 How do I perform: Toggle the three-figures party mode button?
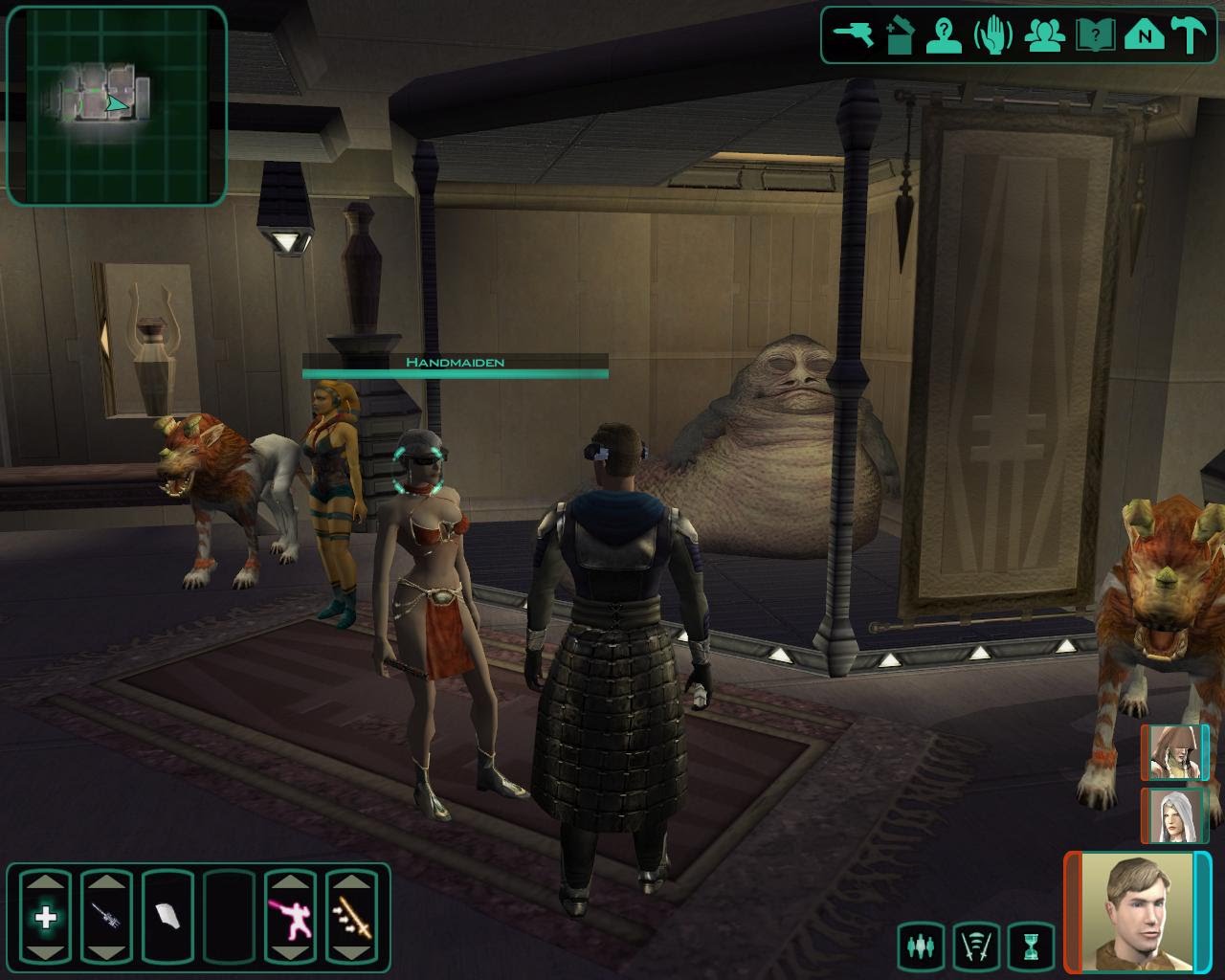[921, 947]
